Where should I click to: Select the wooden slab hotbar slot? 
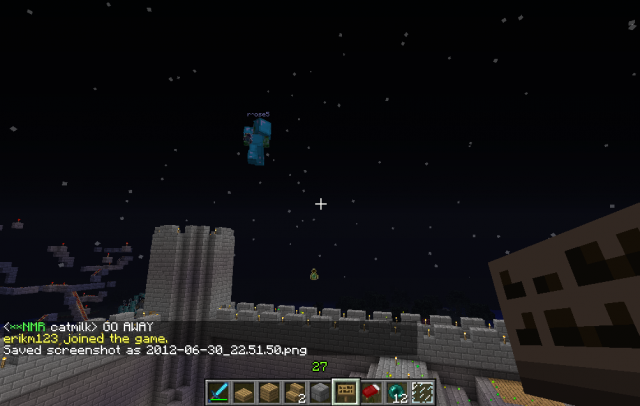[246, 393]
